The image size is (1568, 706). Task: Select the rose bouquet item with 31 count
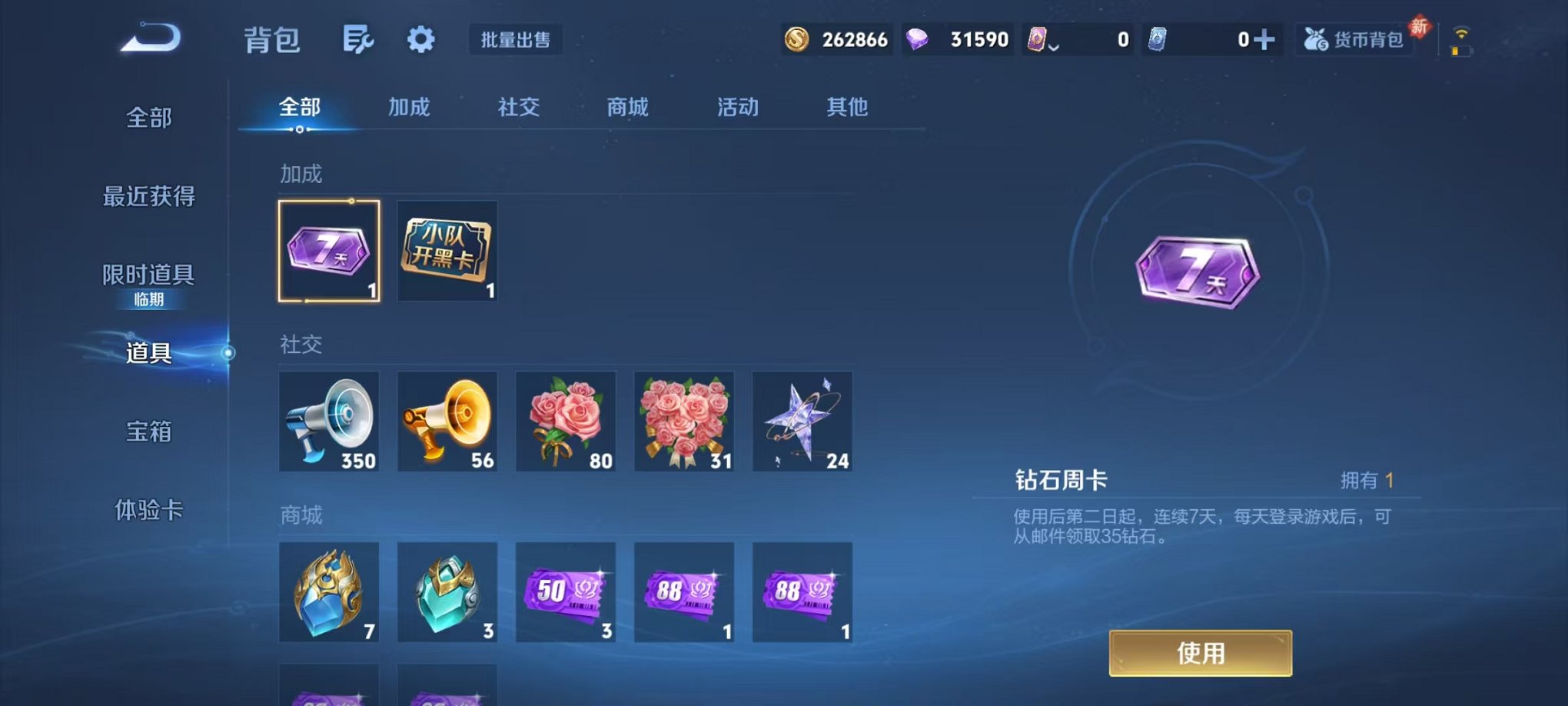click(x=683, y=421)
